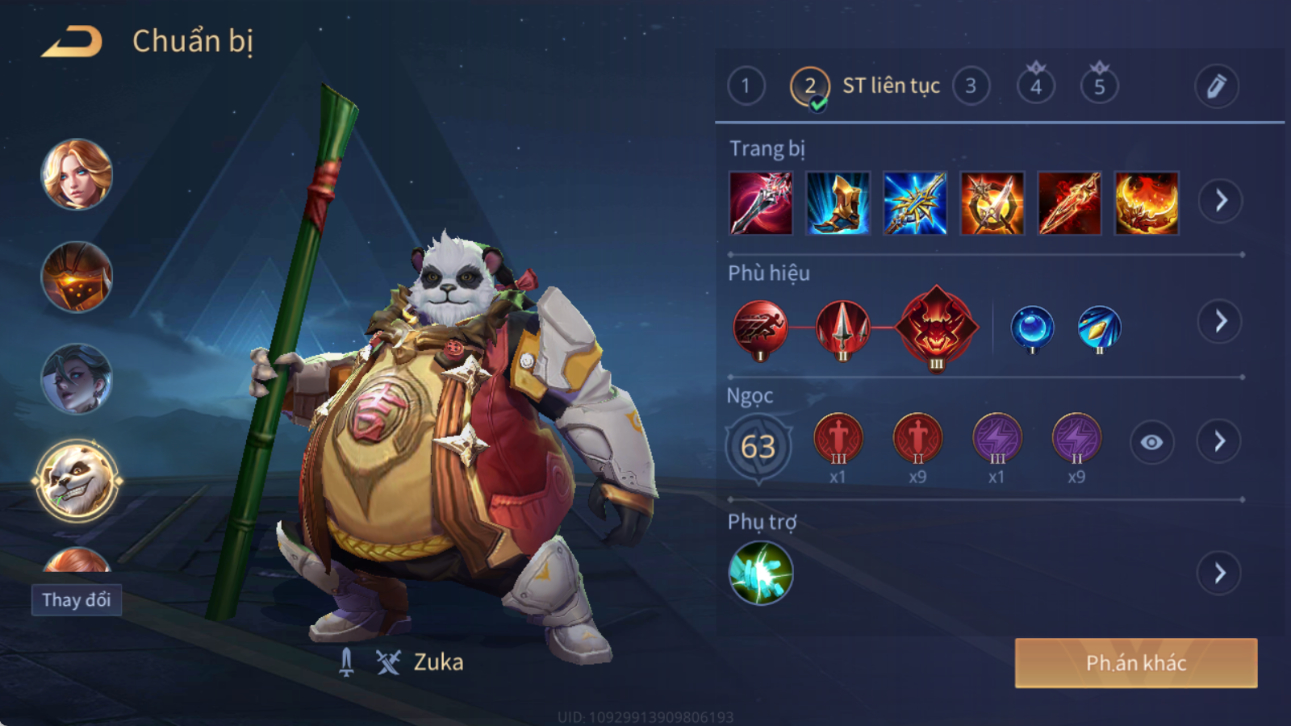Select the red demon face badge
This screenshot has width=1291, height=726.
click(936, 327)
